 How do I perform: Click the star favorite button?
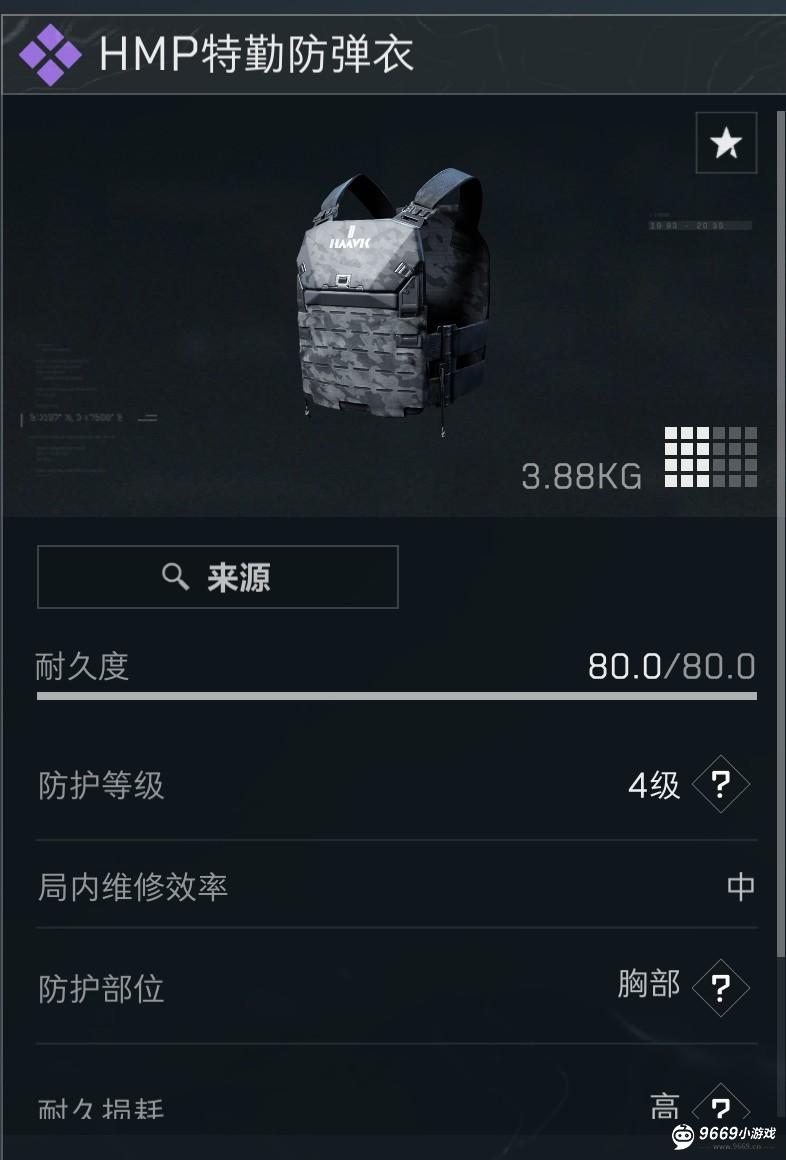click(726, 144)
